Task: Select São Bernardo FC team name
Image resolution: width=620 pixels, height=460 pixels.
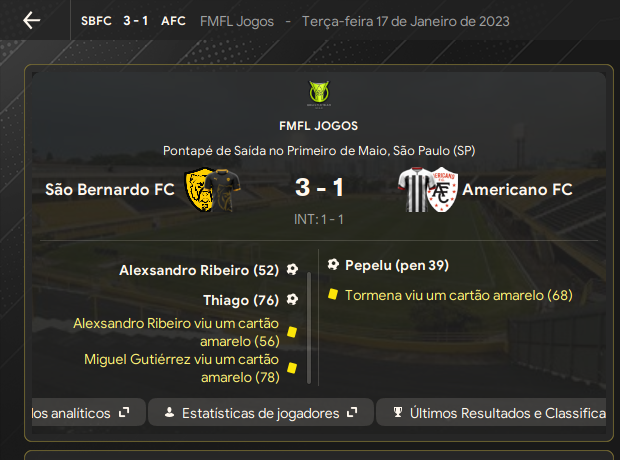Action: [x=109, y=189]
